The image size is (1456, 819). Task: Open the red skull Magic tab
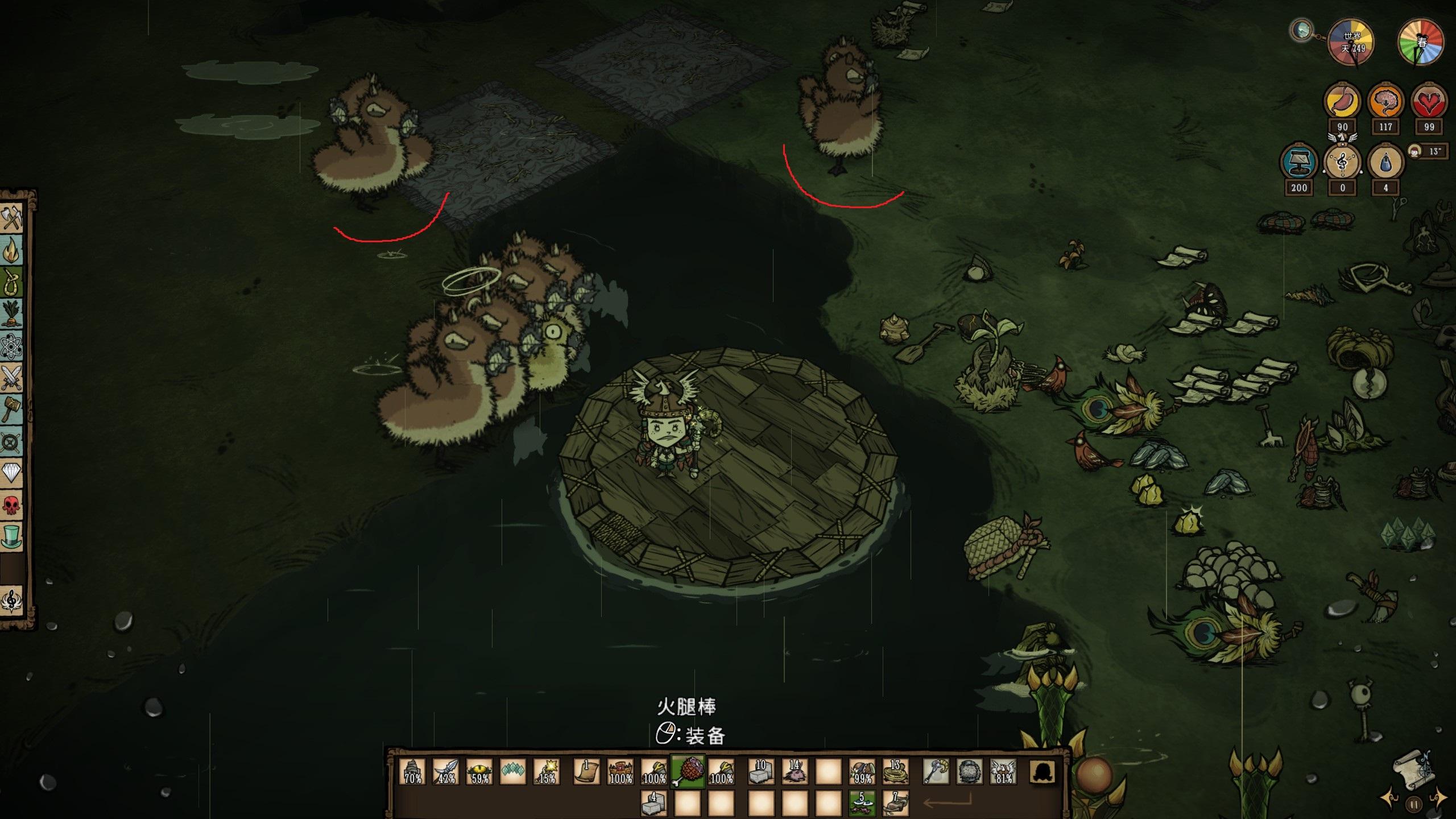tap(12, 504)
